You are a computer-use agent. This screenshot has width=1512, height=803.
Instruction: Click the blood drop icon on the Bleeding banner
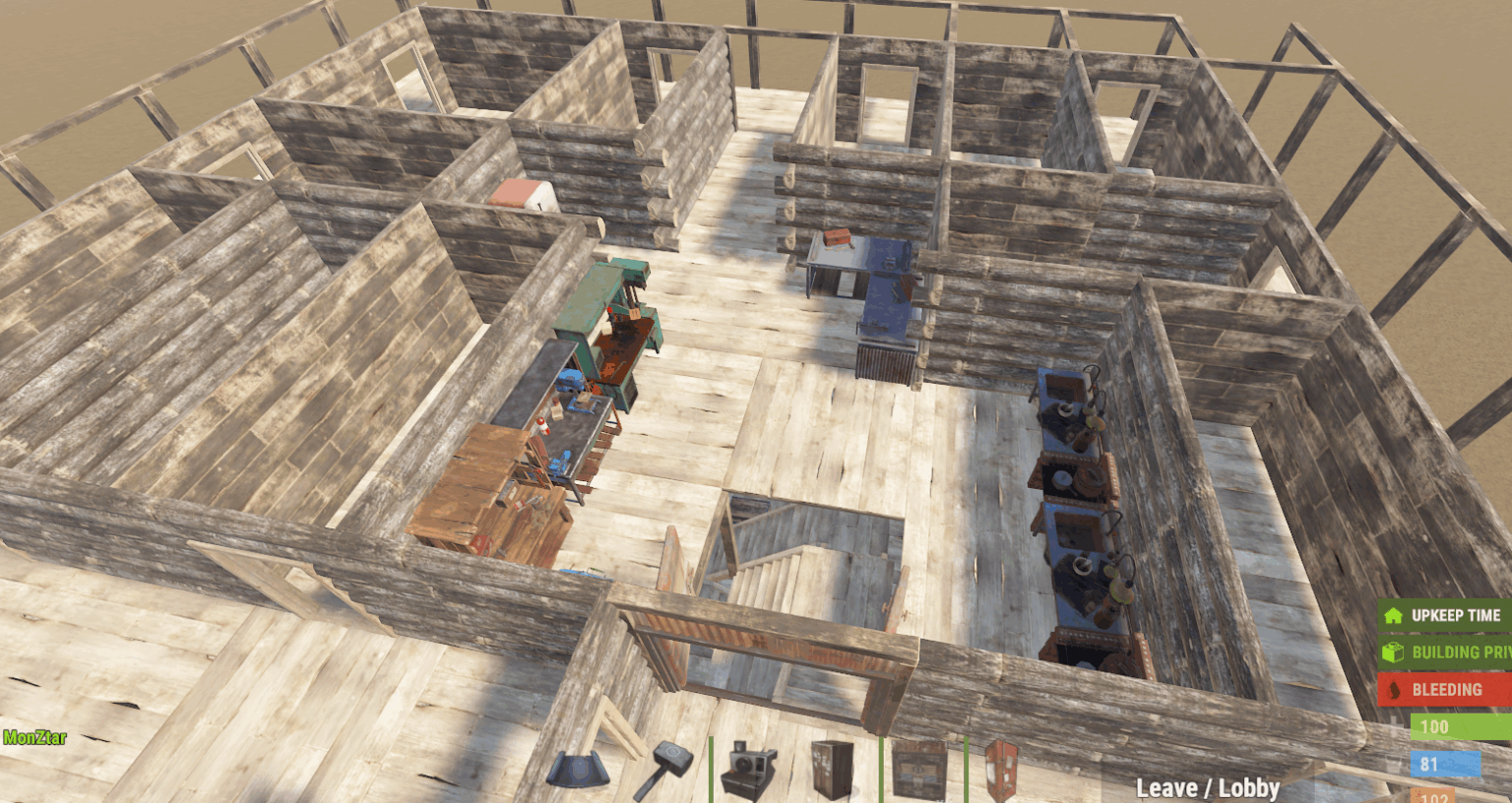pos(1395,689)
